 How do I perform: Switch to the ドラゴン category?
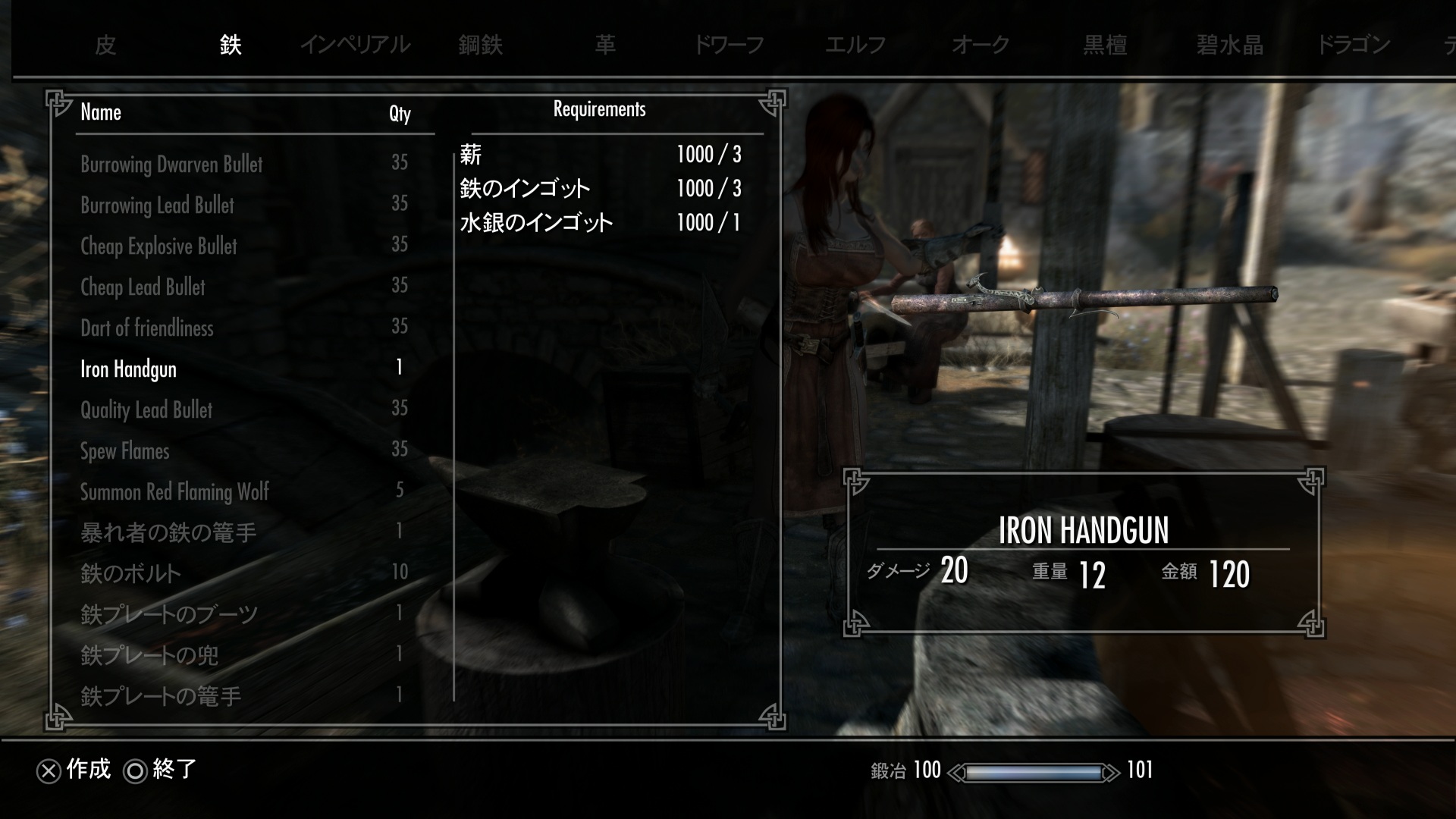1354,45
